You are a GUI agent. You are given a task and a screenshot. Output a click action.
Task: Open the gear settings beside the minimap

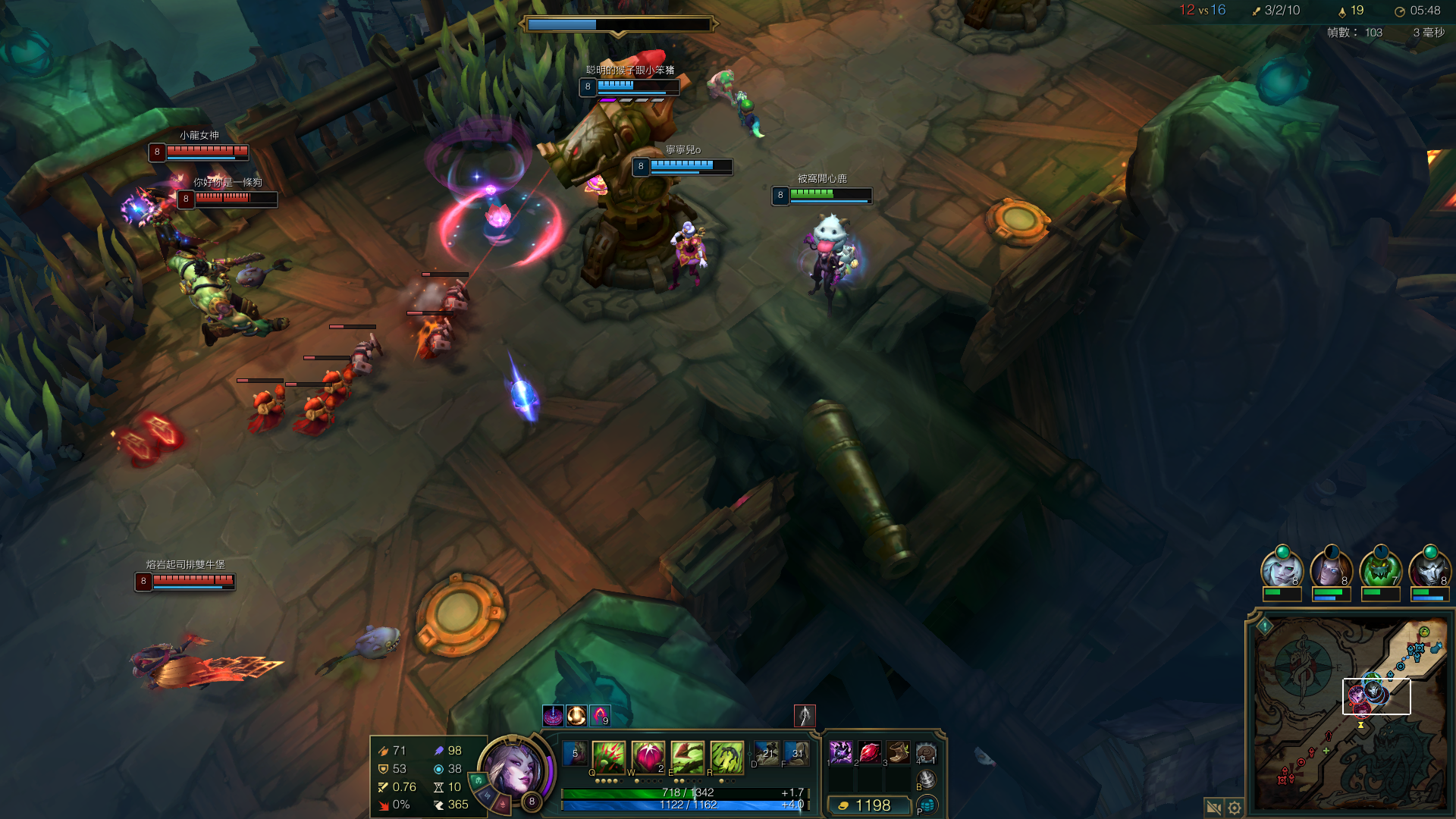(1235, 808)
